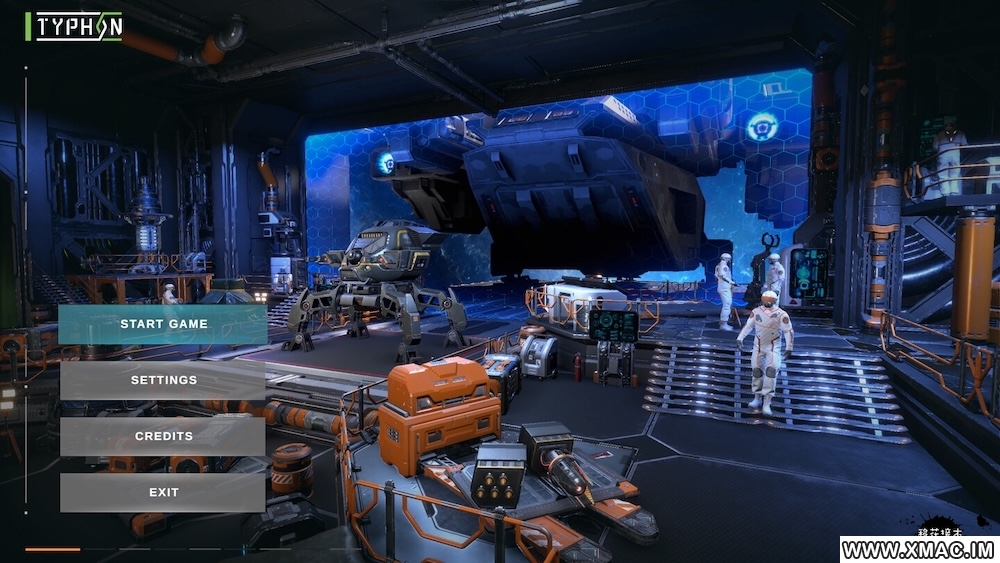View the Credits screen
1000x563 pixels.
(163, 436)
